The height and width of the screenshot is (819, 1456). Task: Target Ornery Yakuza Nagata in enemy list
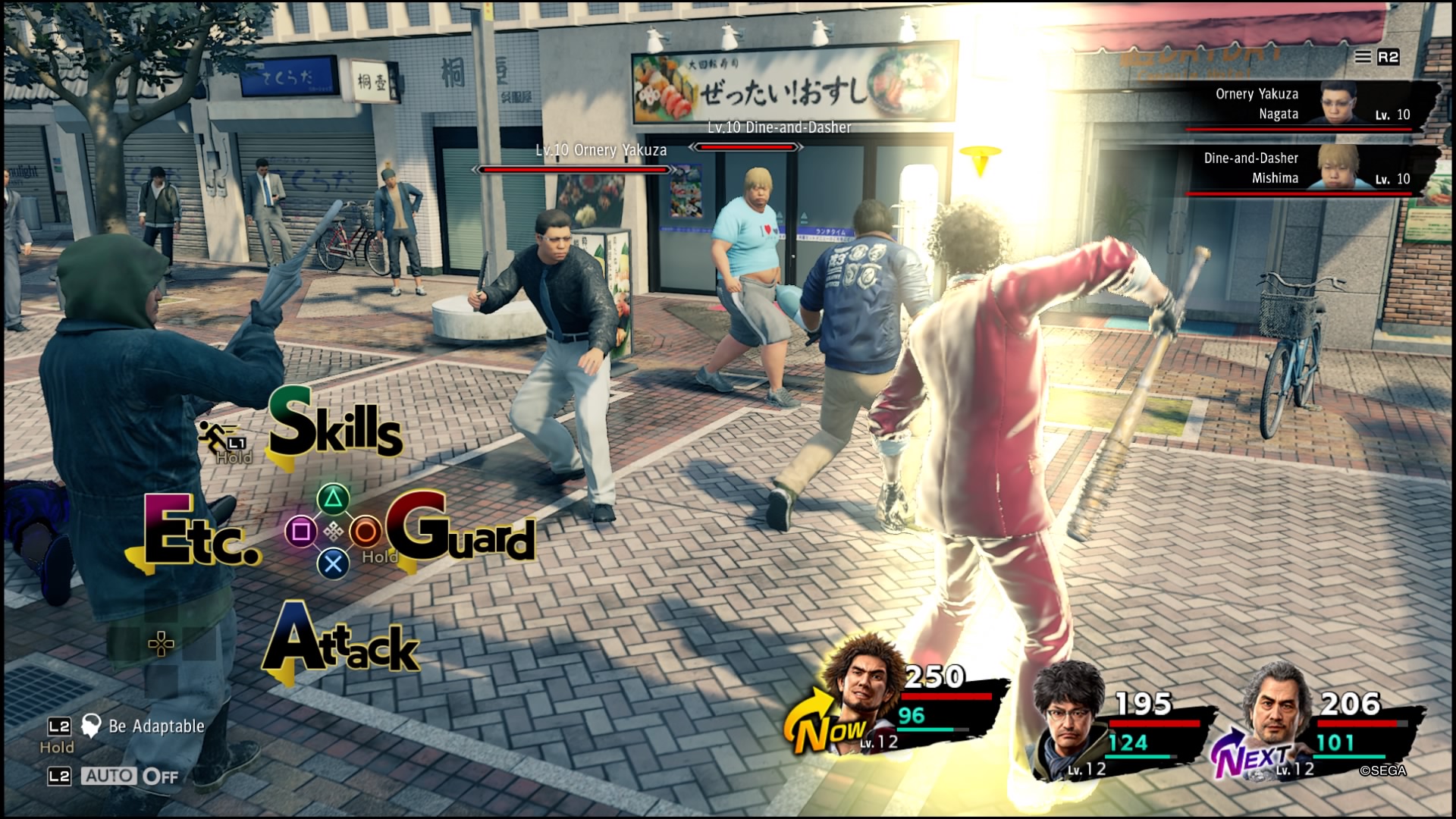1312,105
